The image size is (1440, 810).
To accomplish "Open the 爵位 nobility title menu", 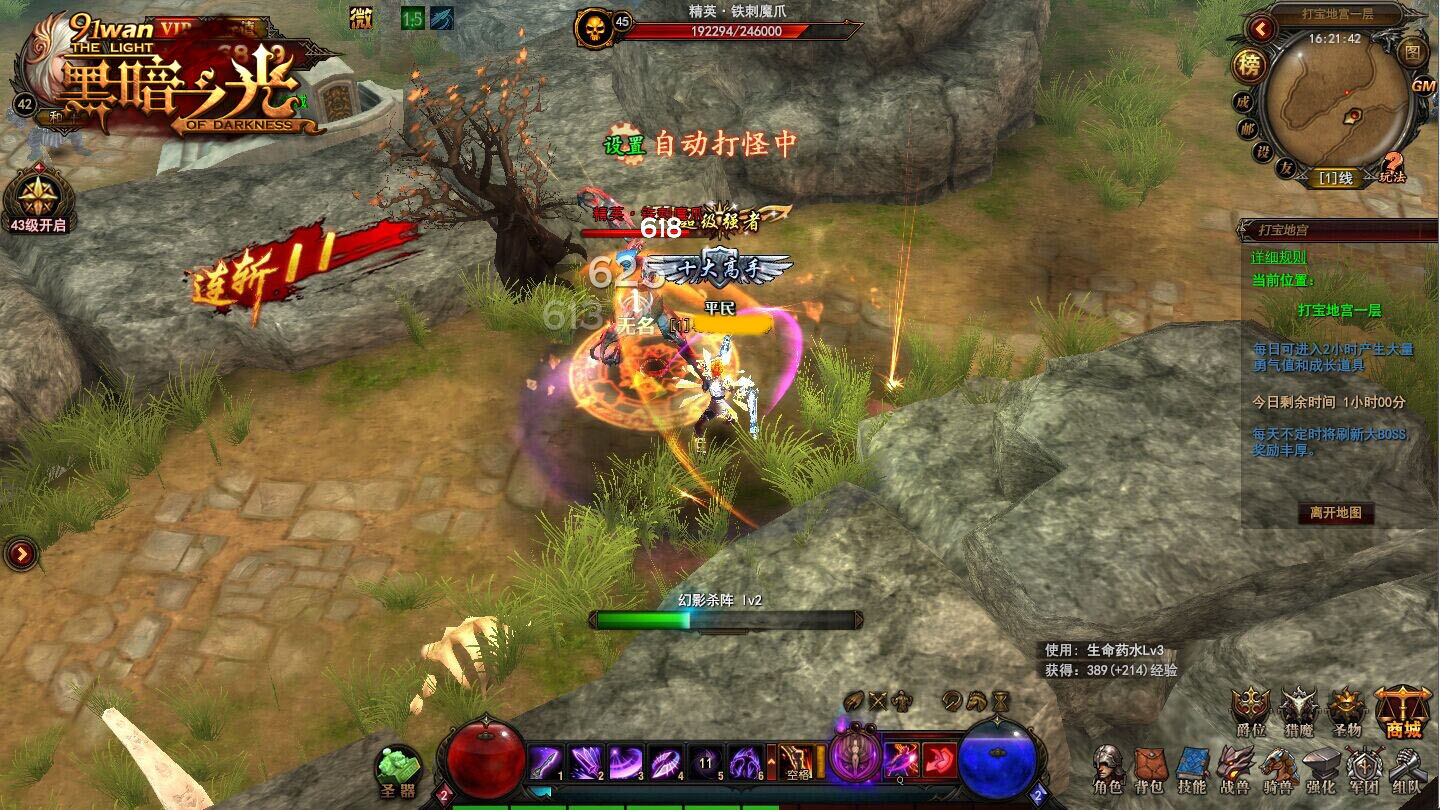I will pos(1250,710).
